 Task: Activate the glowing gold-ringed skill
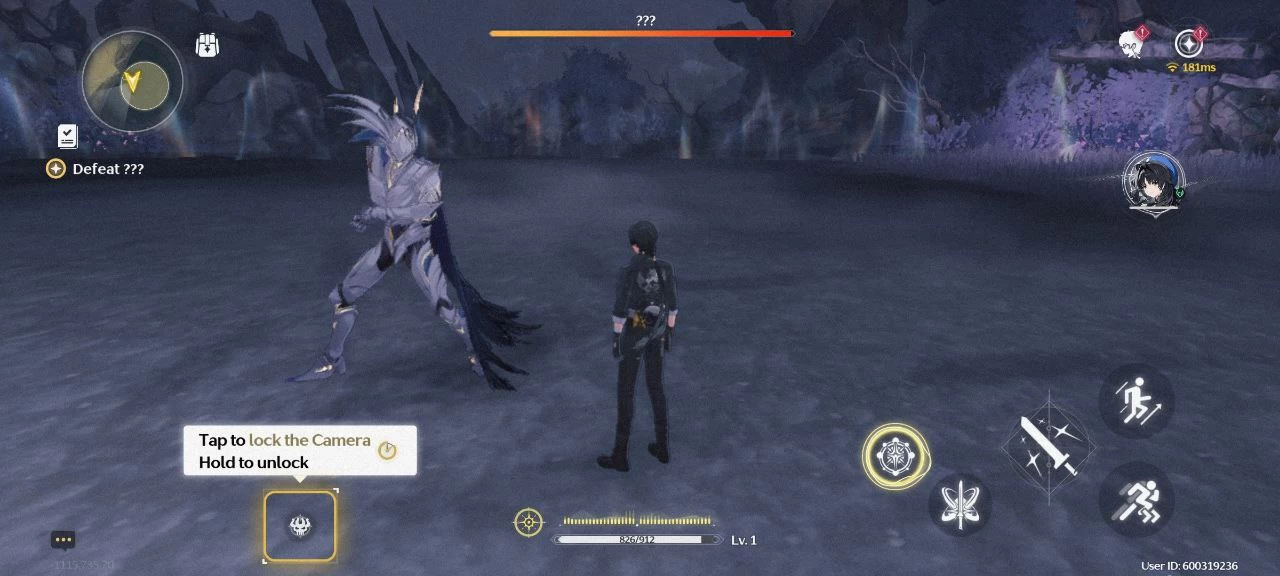point(895,456)
